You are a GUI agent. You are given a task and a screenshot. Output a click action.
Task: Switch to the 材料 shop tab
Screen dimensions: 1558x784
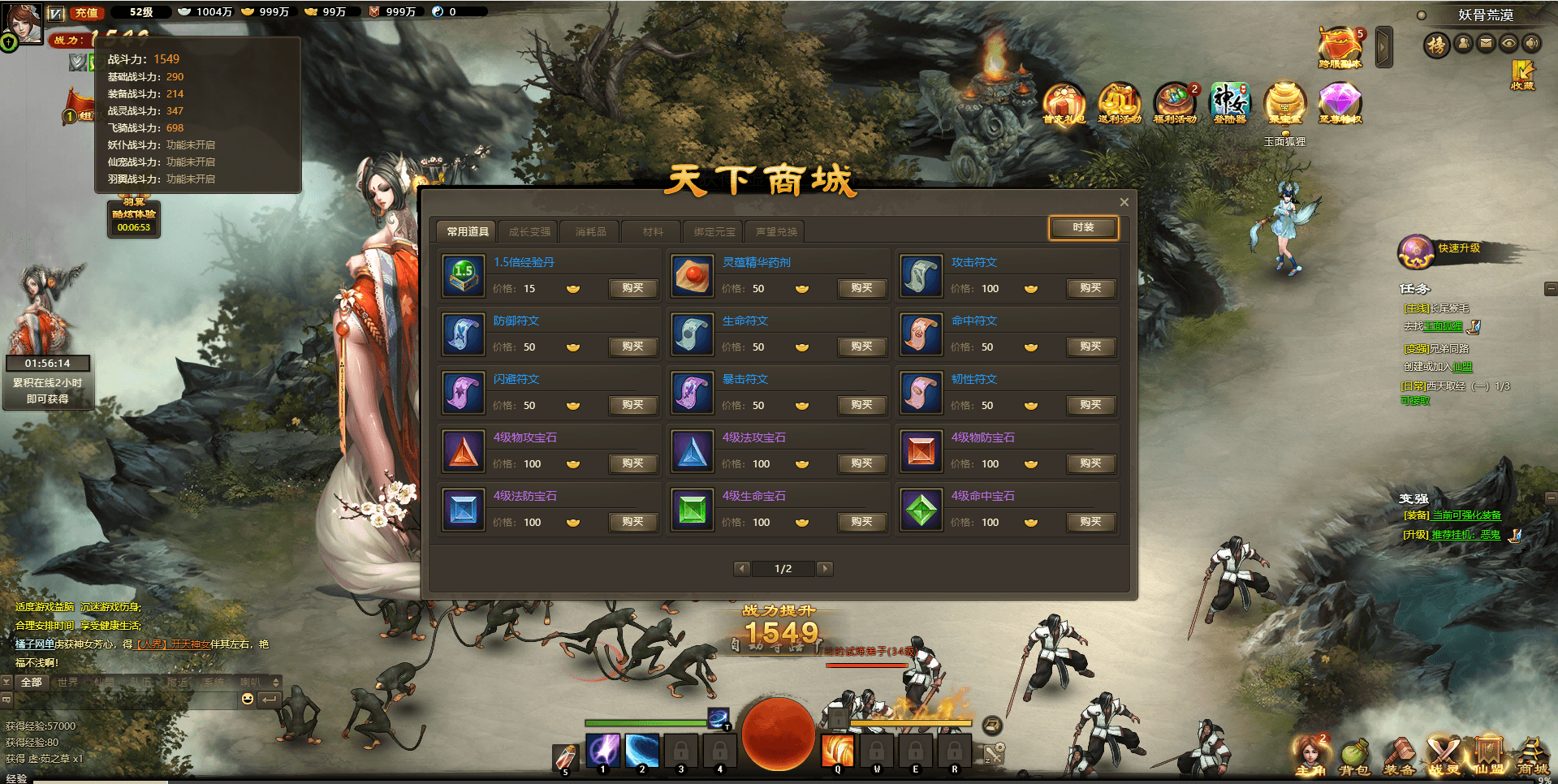pyautogui.click(x=651, y=231)
